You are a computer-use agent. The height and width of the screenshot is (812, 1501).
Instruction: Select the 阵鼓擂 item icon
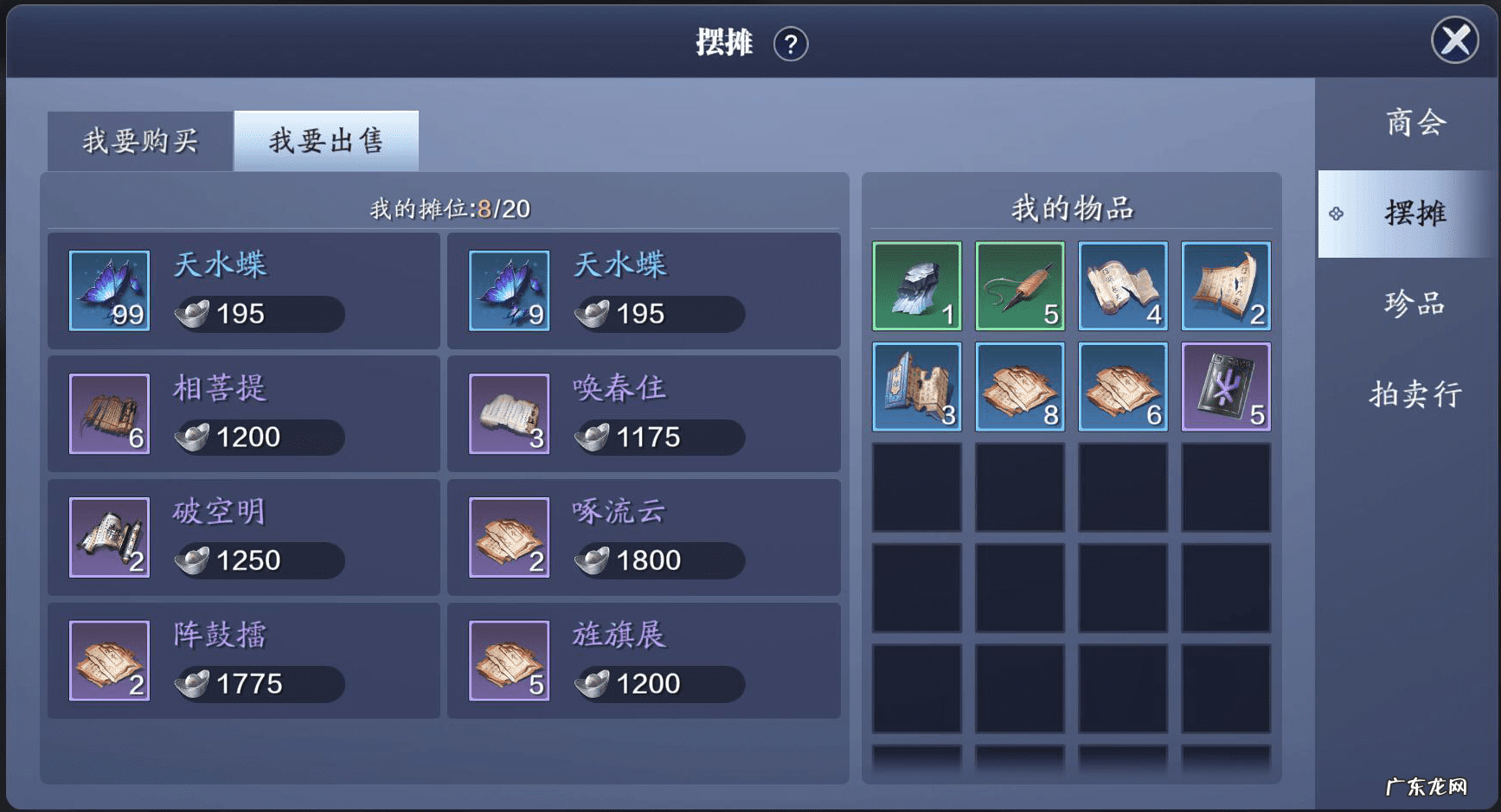coord(109,660)
